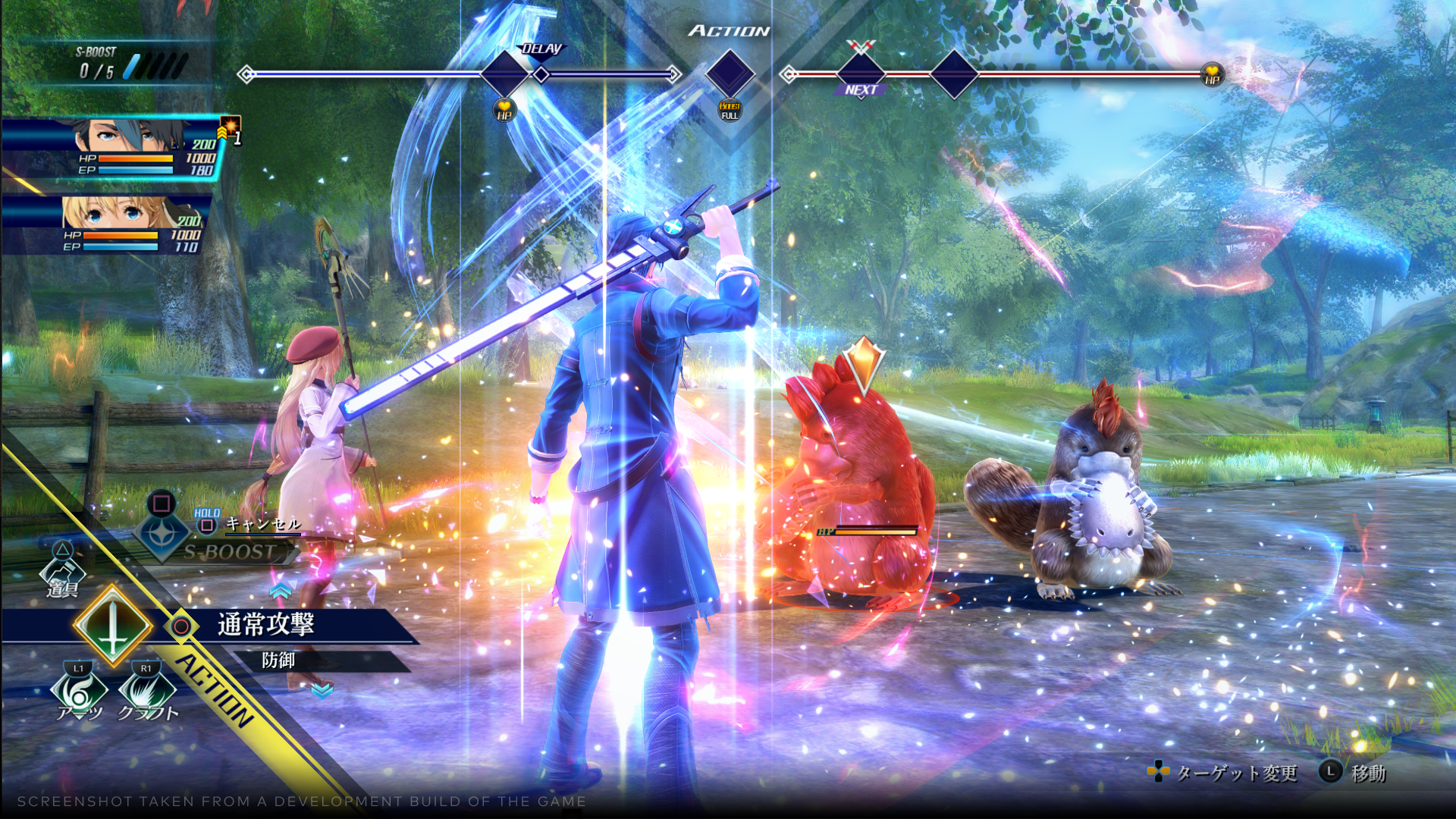Expand the NEXT turn marker on the timeline
Image resolution: width=1456 pixels, height=819 pixels.
[x=861, y=89]
